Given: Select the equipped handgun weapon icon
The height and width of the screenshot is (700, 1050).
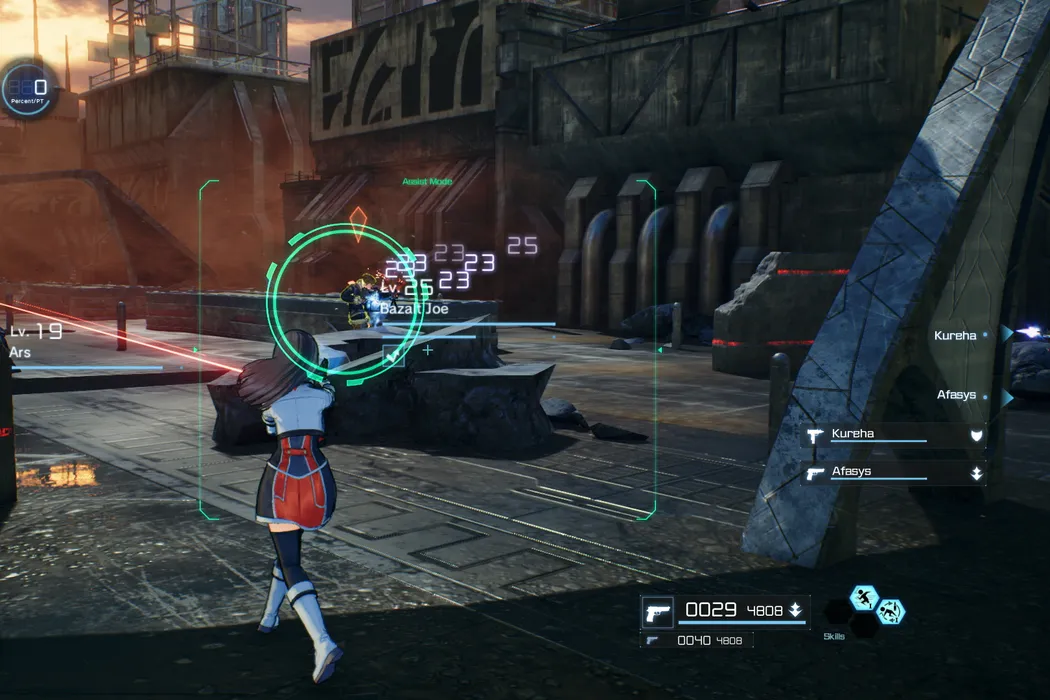Looking at the screenshot, I should pos(657,611).
